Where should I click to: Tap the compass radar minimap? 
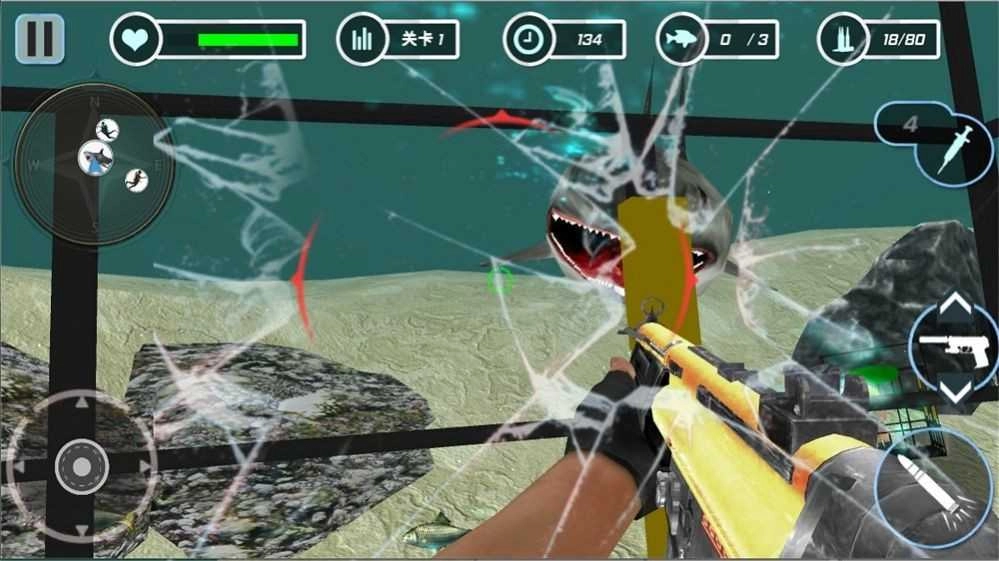[93, 163]
